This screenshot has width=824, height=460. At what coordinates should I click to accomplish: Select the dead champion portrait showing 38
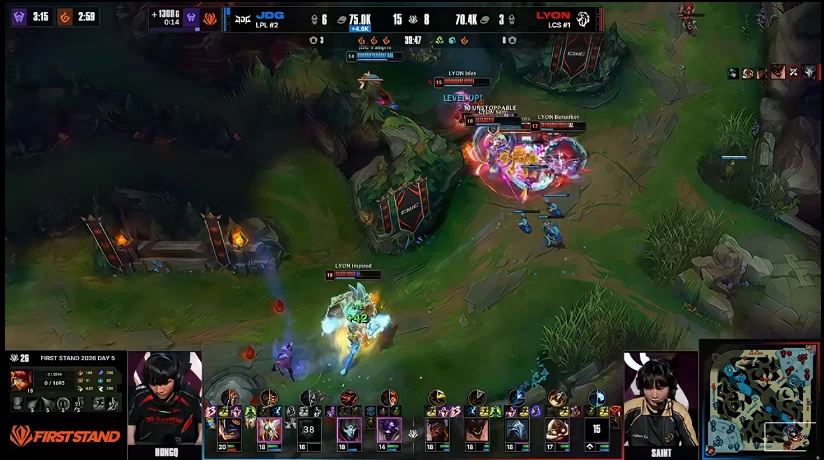(308, 429)
